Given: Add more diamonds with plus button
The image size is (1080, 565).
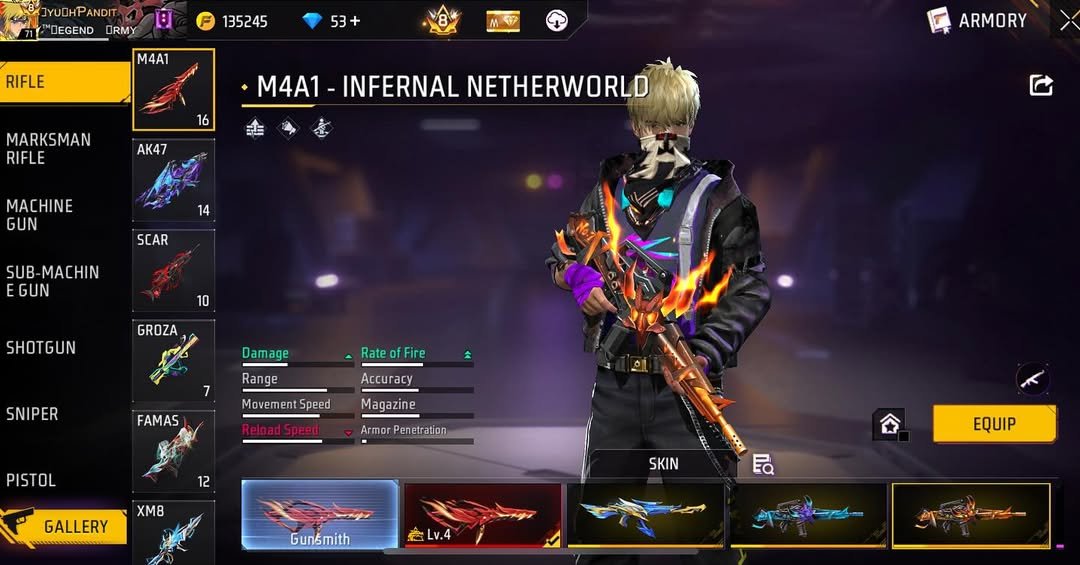Looking at the screenshot, I should coord(354,21).
